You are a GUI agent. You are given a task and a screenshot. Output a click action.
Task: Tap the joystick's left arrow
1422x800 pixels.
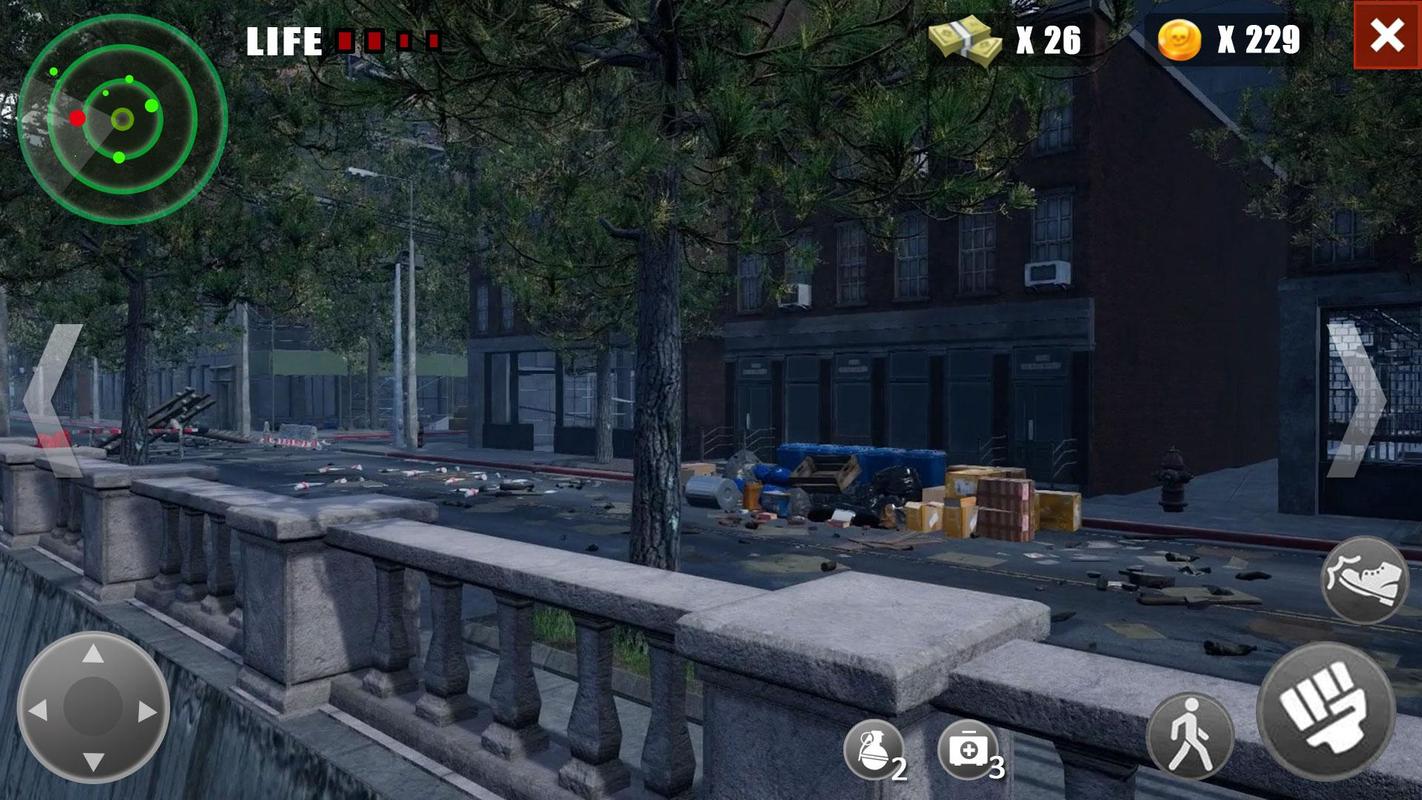(38, 710)
